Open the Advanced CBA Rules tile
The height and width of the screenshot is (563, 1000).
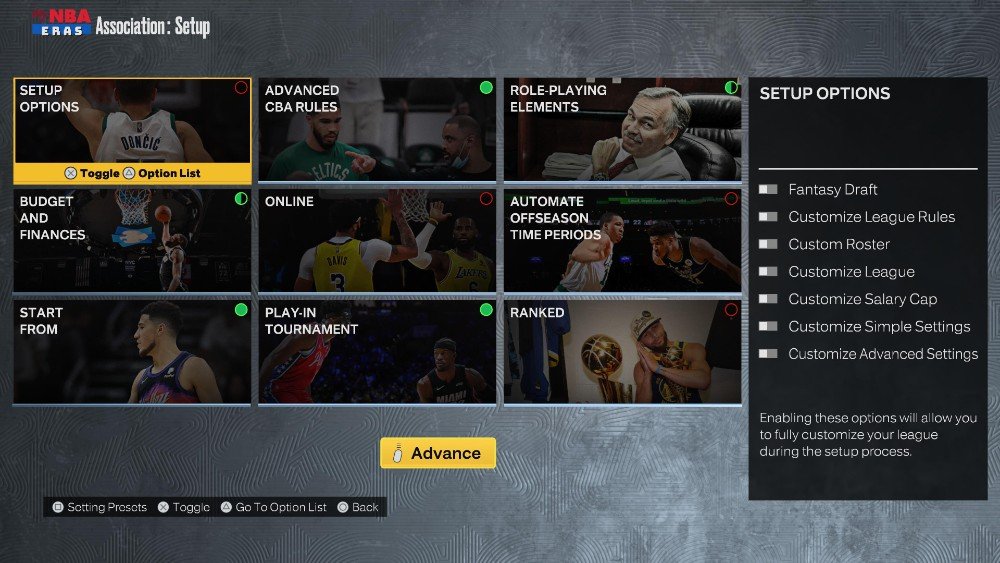(377, 130)
